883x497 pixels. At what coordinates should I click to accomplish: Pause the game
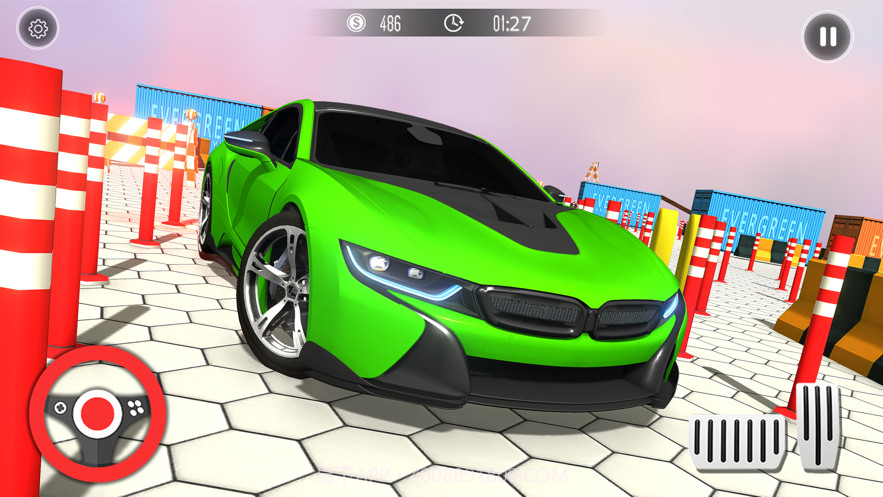click(x=827, y=37)
